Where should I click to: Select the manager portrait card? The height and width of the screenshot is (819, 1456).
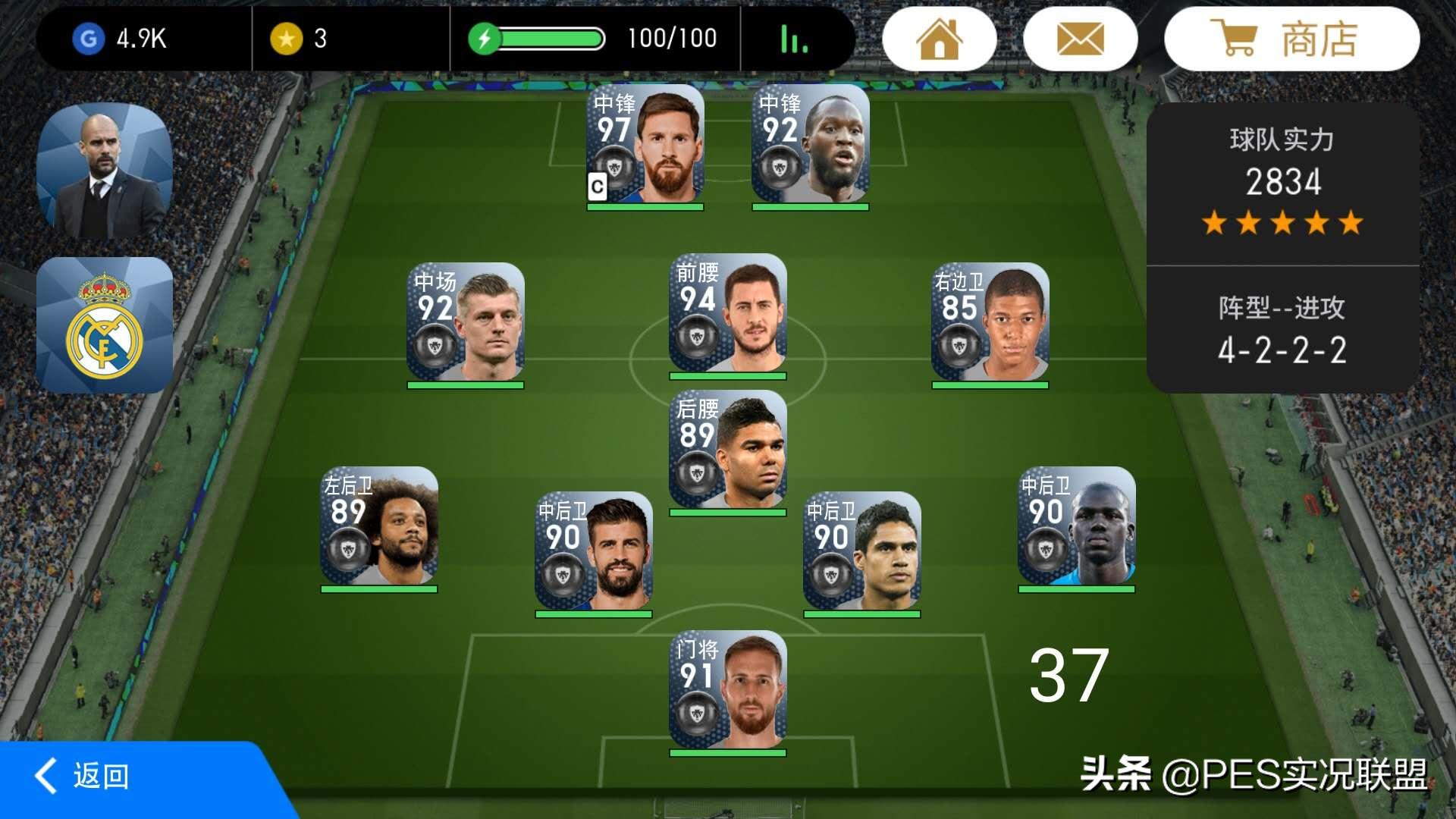pyautogui.click(x=105, y=171)
